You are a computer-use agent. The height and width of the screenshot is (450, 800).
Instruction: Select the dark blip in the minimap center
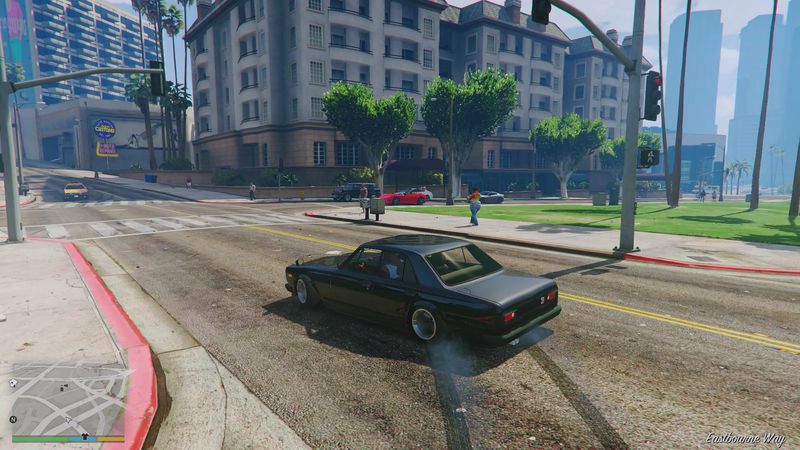[63, 388]
